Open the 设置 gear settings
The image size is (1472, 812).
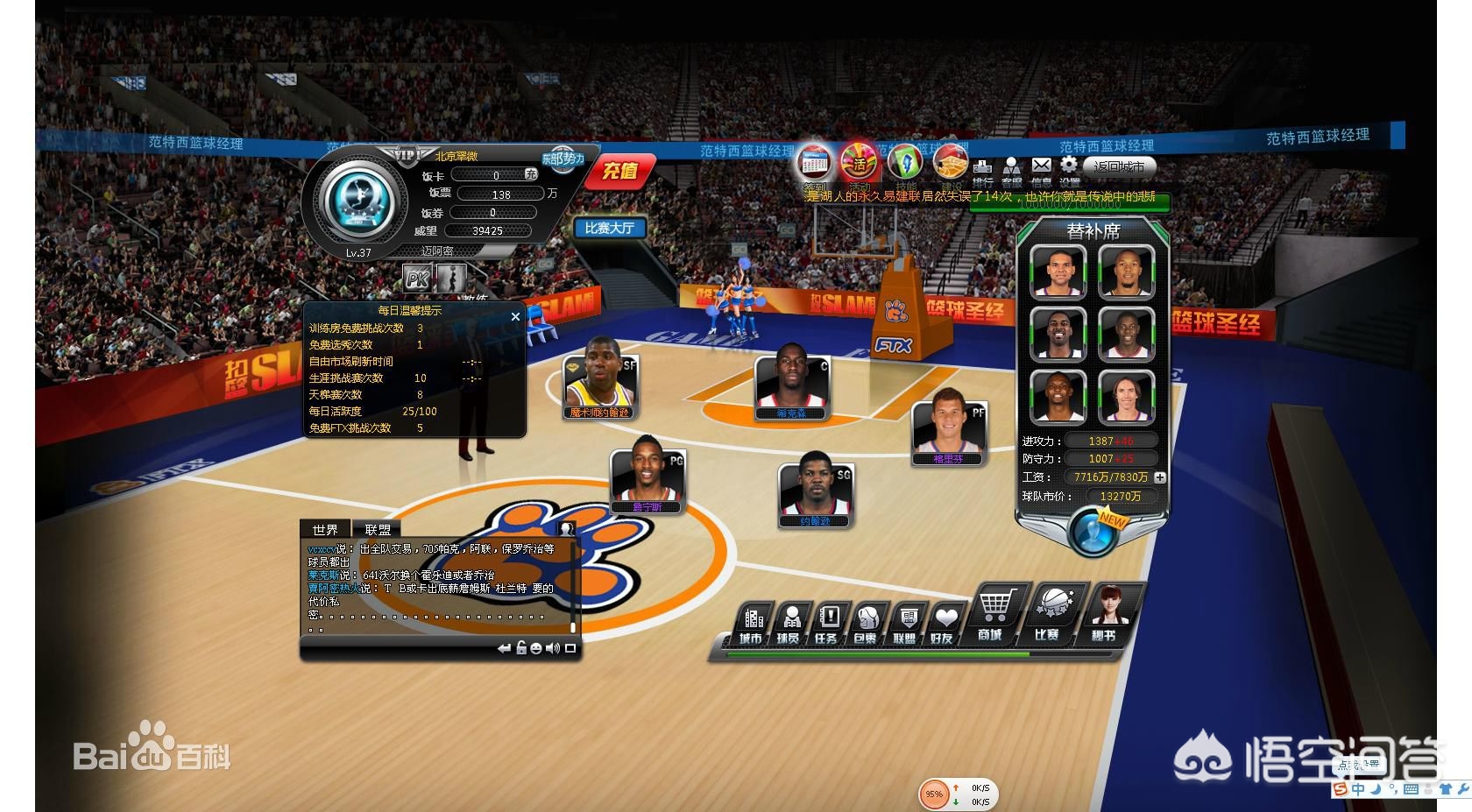click(1068, 167)
